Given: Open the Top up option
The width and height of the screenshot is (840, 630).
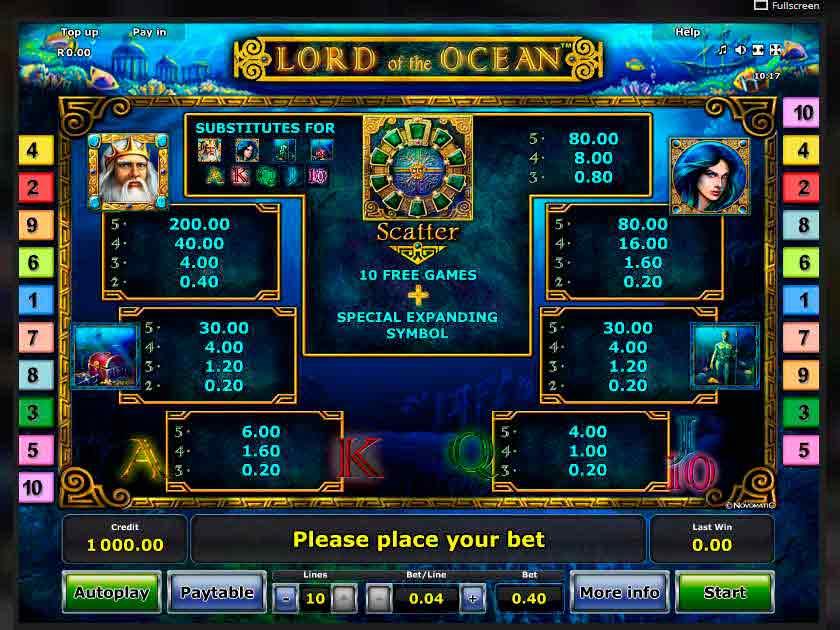Looking at the screenshot, I should pos(79,32).
